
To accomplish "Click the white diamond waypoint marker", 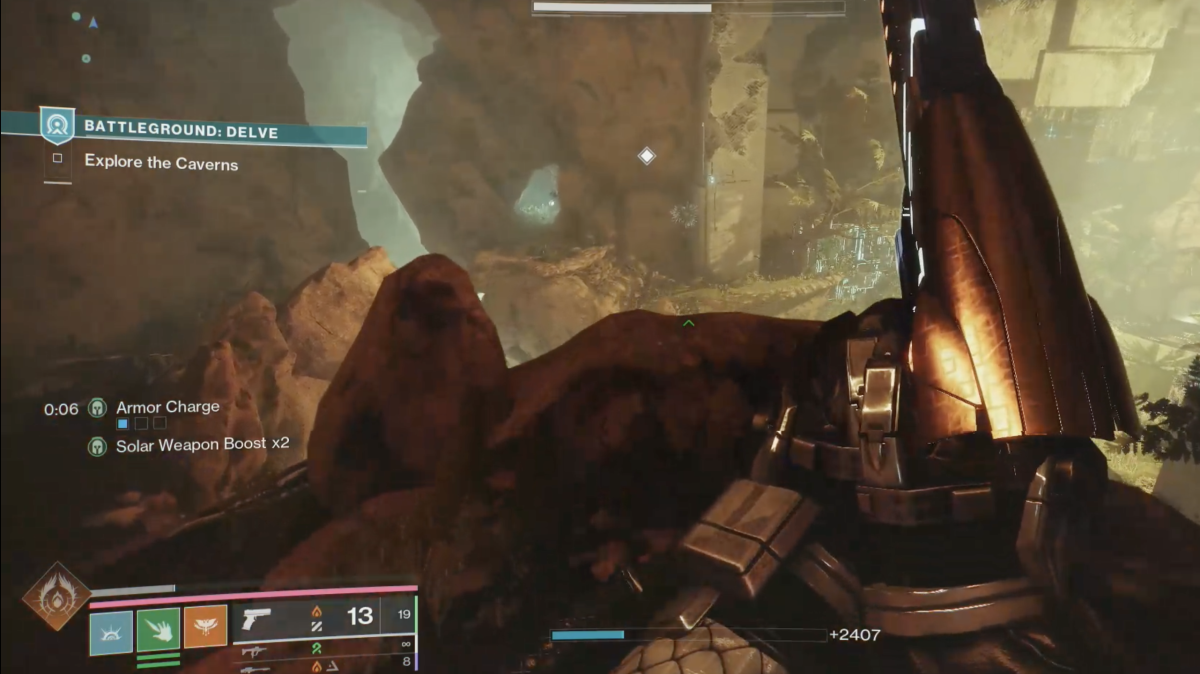I will (647, 156).
